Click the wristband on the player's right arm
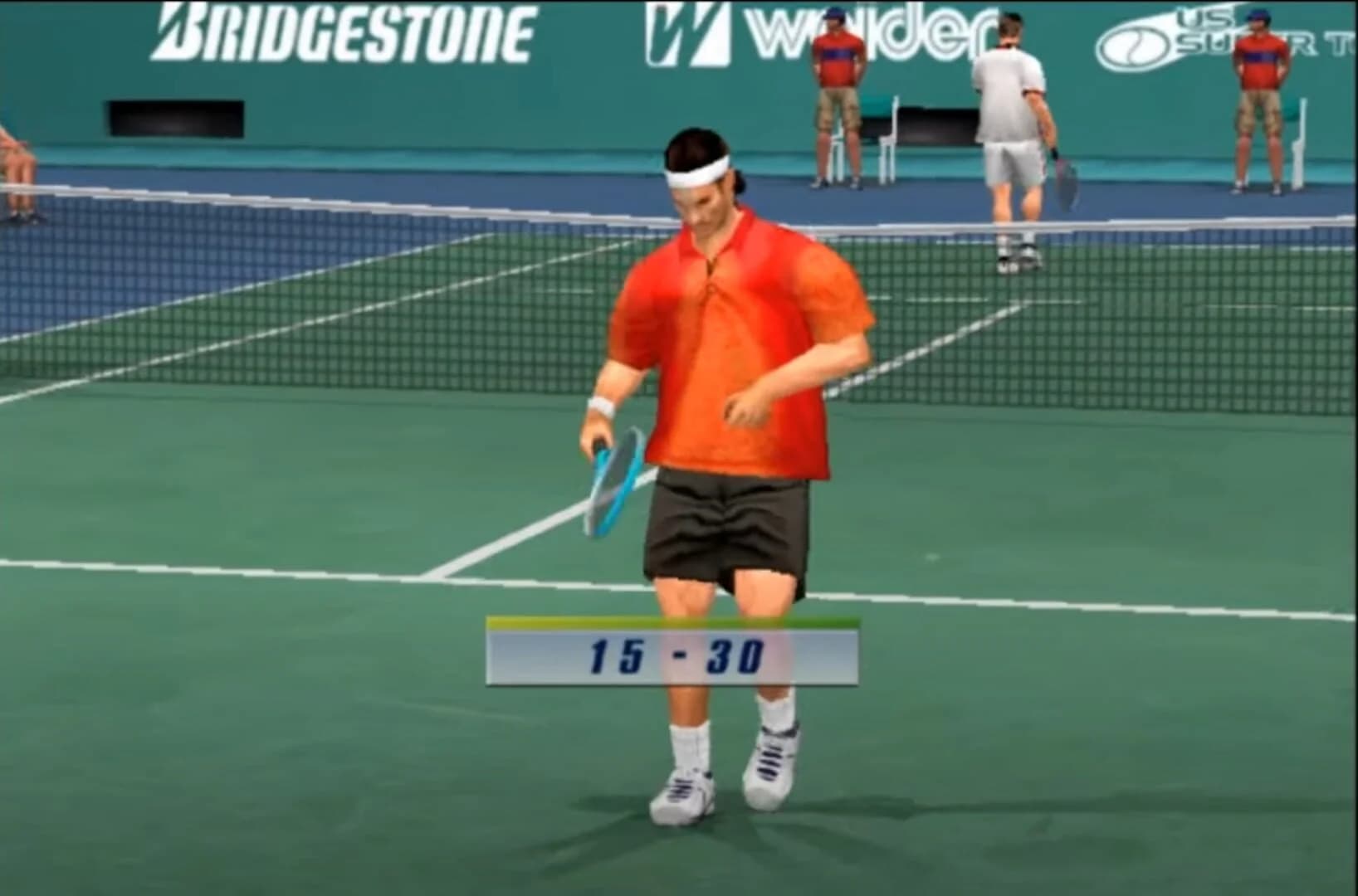 (x=600, y=404)
